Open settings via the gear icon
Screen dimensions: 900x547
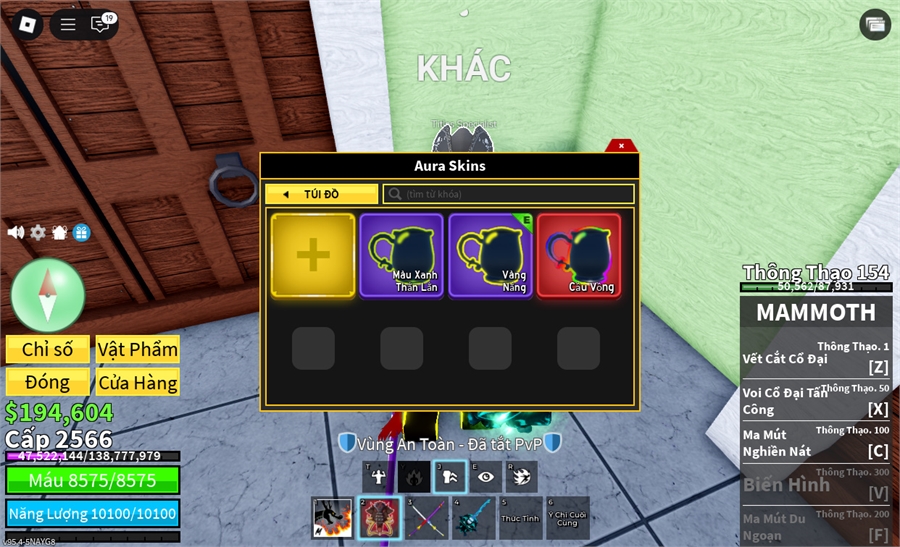[x=38, y=232]
